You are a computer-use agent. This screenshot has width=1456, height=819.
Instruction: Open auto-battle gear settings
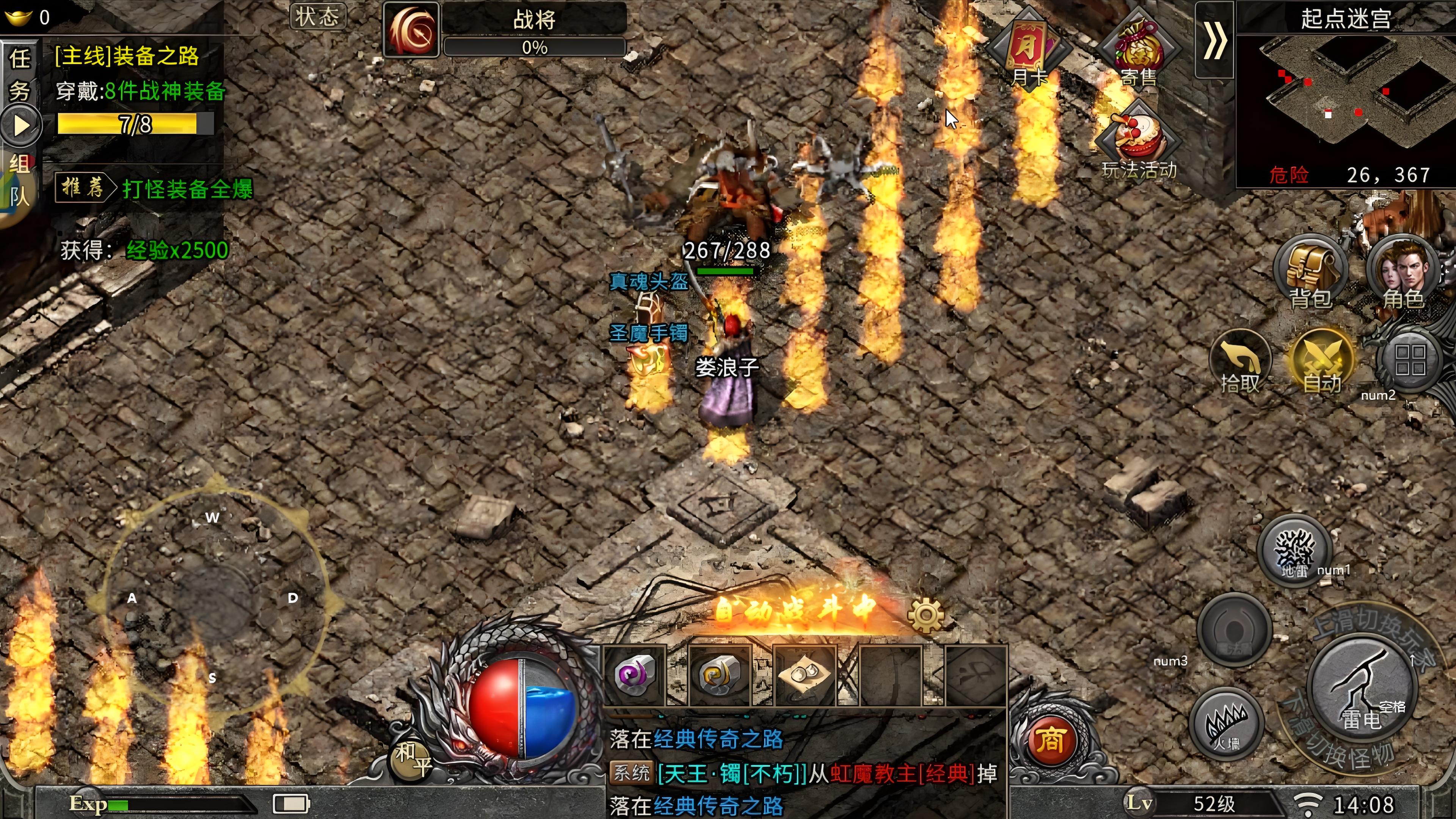pyautogui.click(x=925, y=614)
